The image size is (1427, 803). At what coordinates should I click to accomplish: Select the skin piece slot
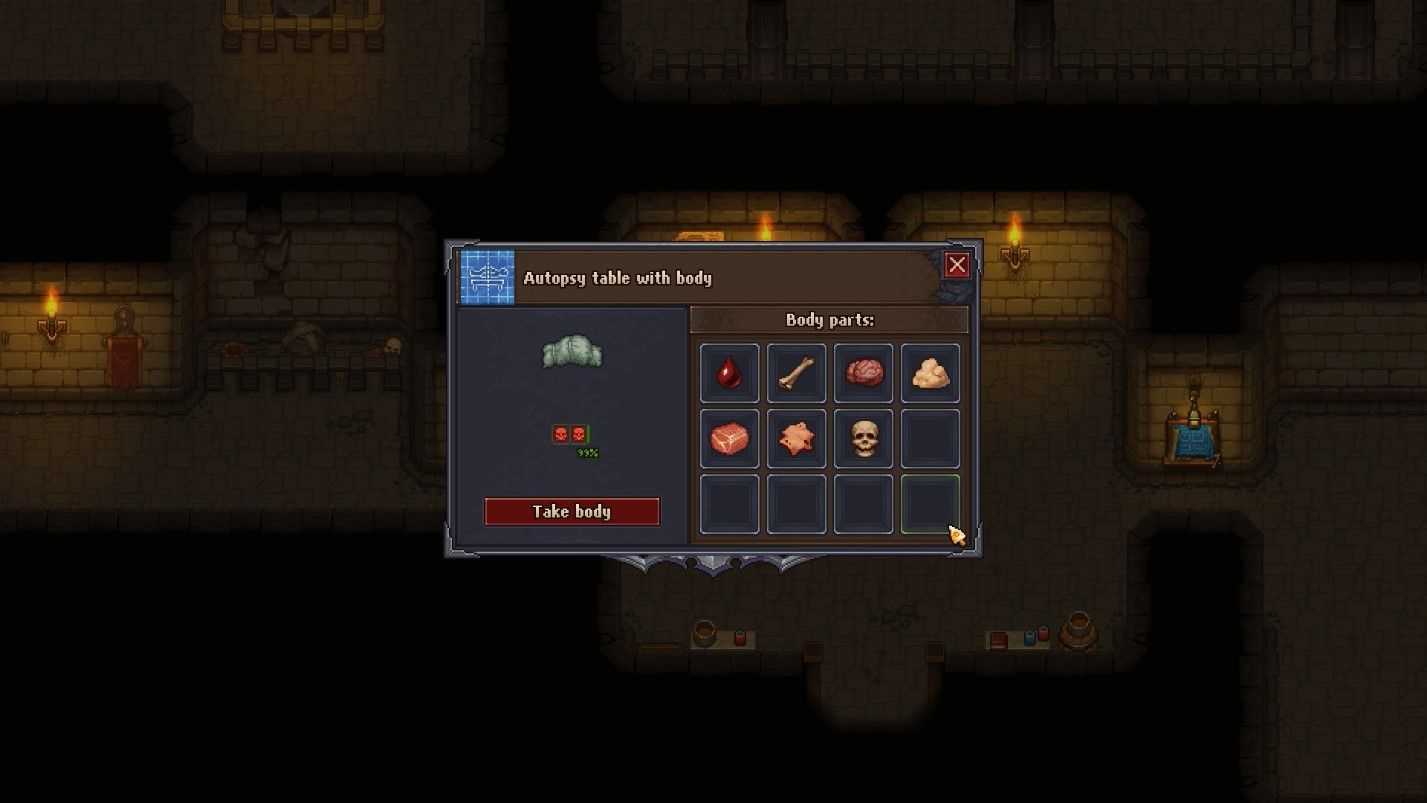796,439
